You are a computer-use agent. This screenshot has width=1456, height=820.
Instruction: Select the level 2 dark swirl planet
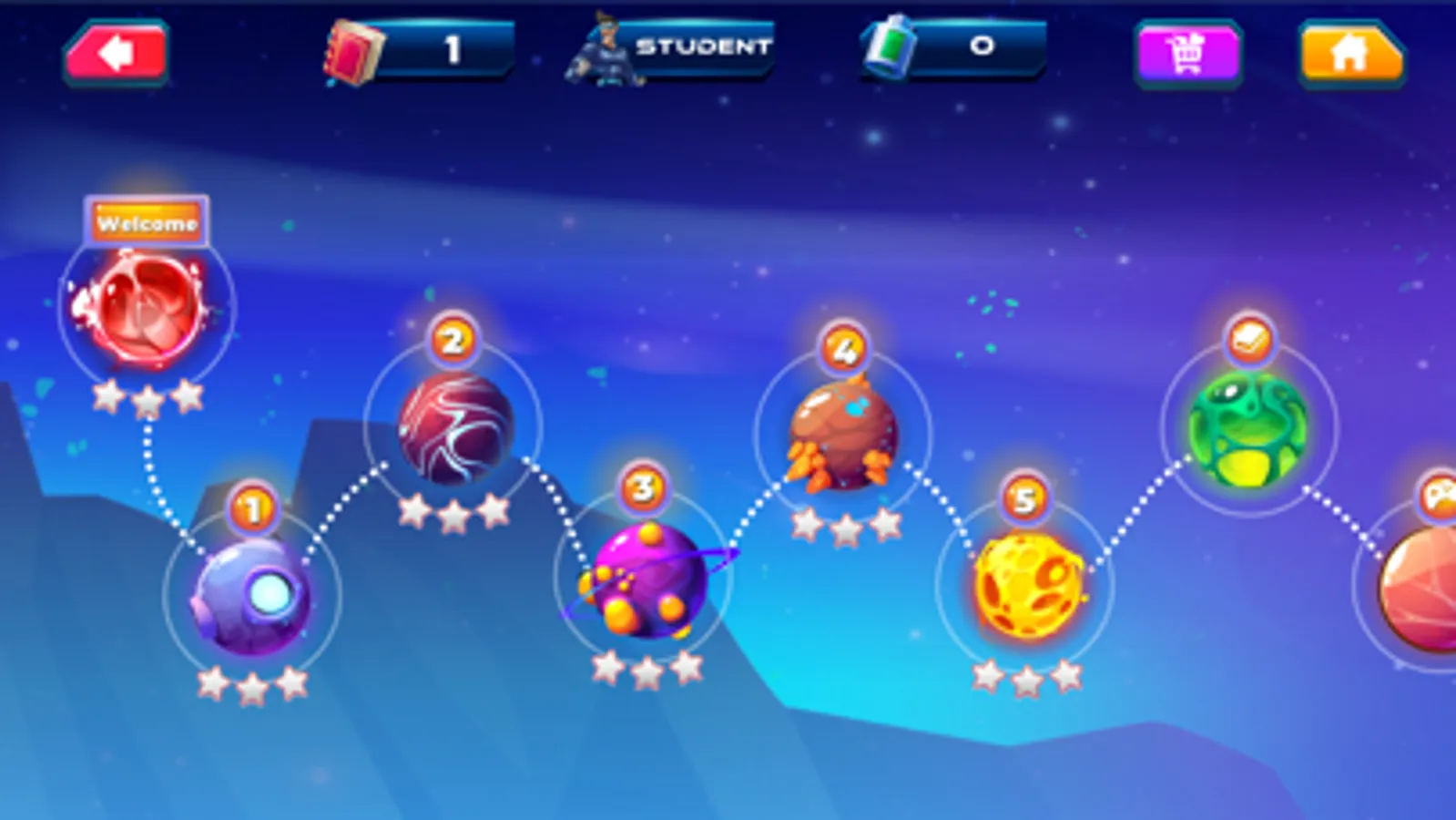click(453, 430)
